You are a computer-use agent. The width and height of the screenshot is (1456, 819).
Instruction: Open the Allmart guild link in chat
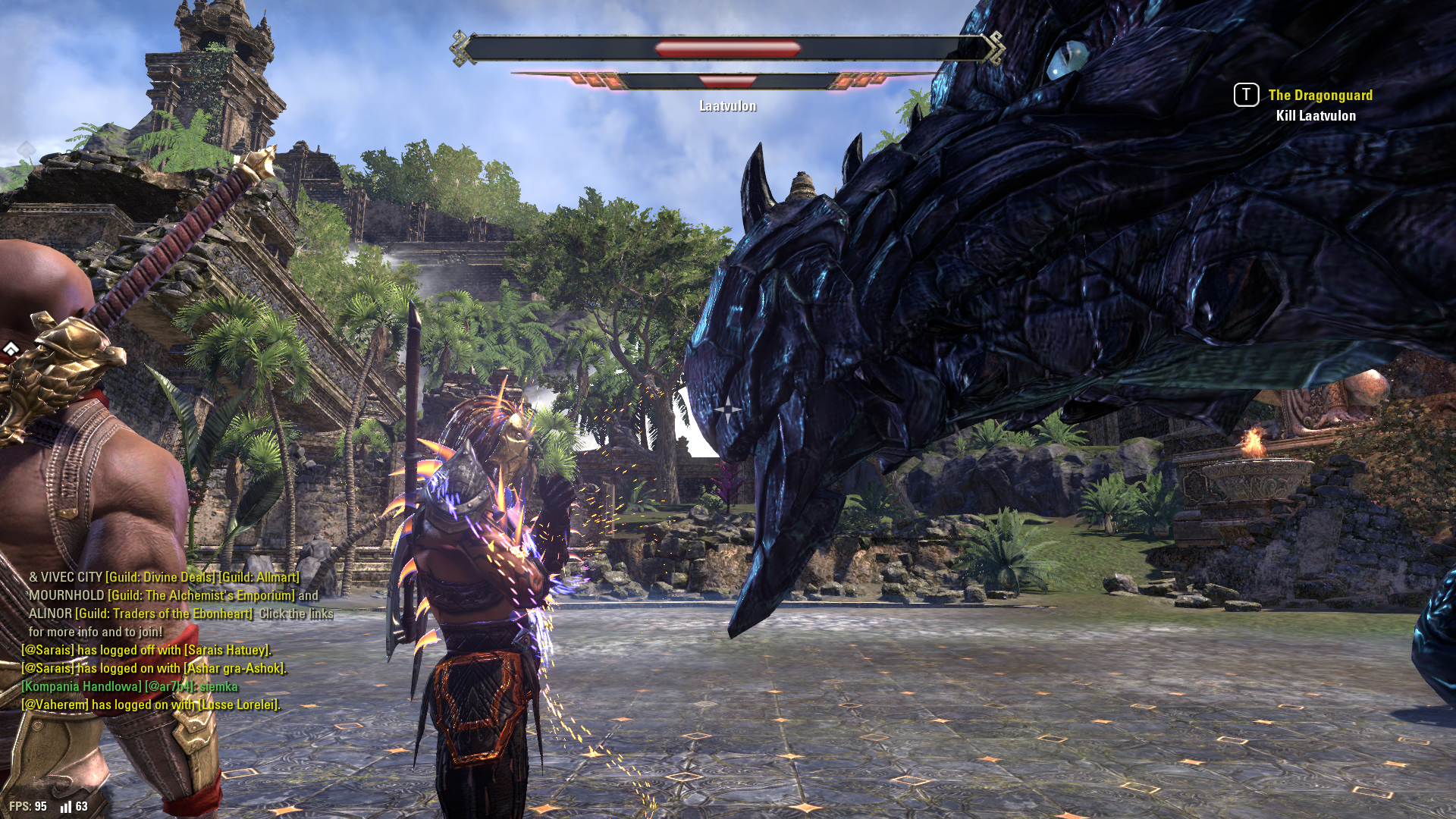259,578
